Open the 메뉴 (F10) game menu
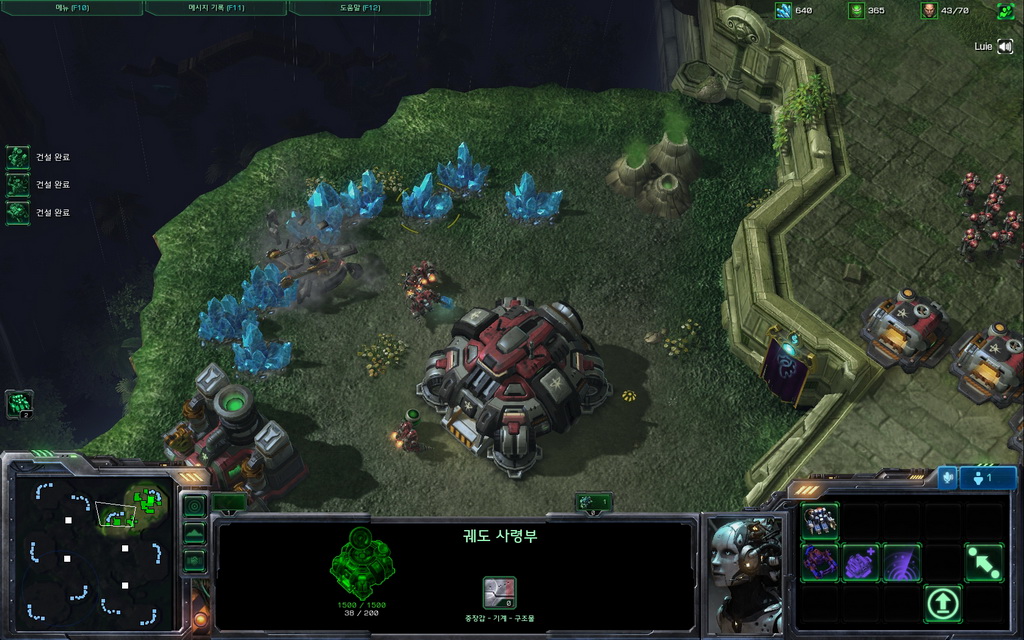 71,8
